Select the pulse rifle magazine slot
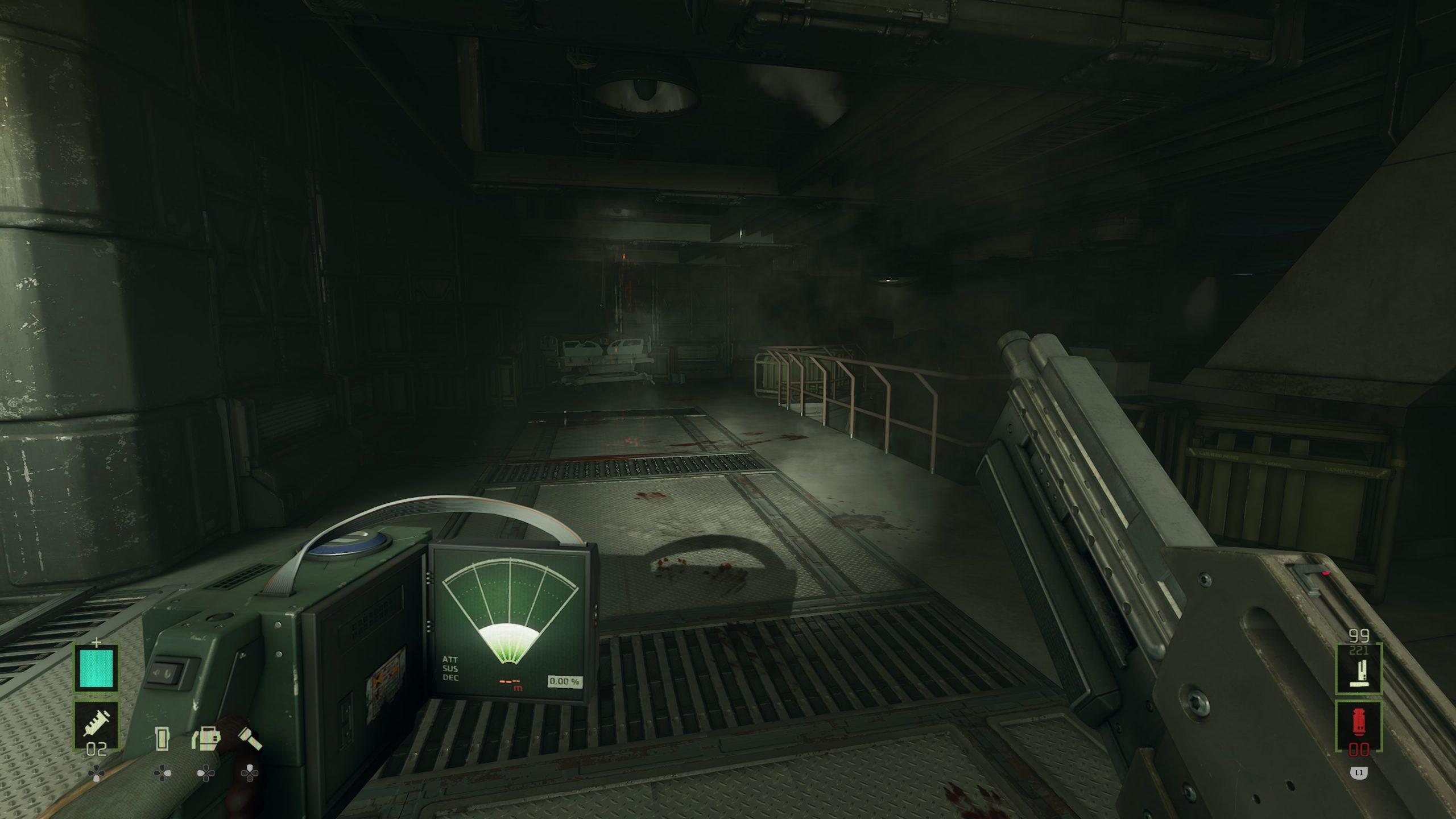 [x=1358, y=668]
